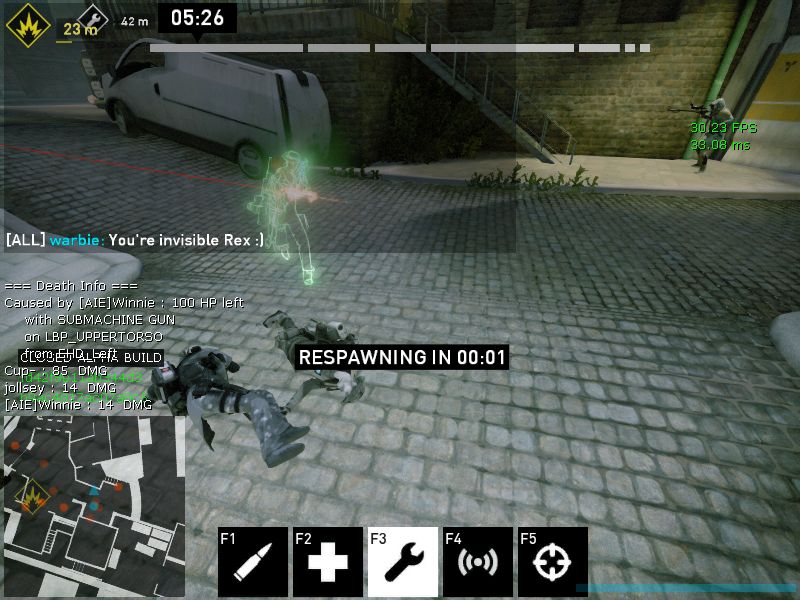Open the minimap
The height and width of the screenshot is (600, 800).
[x=93, y=506]
